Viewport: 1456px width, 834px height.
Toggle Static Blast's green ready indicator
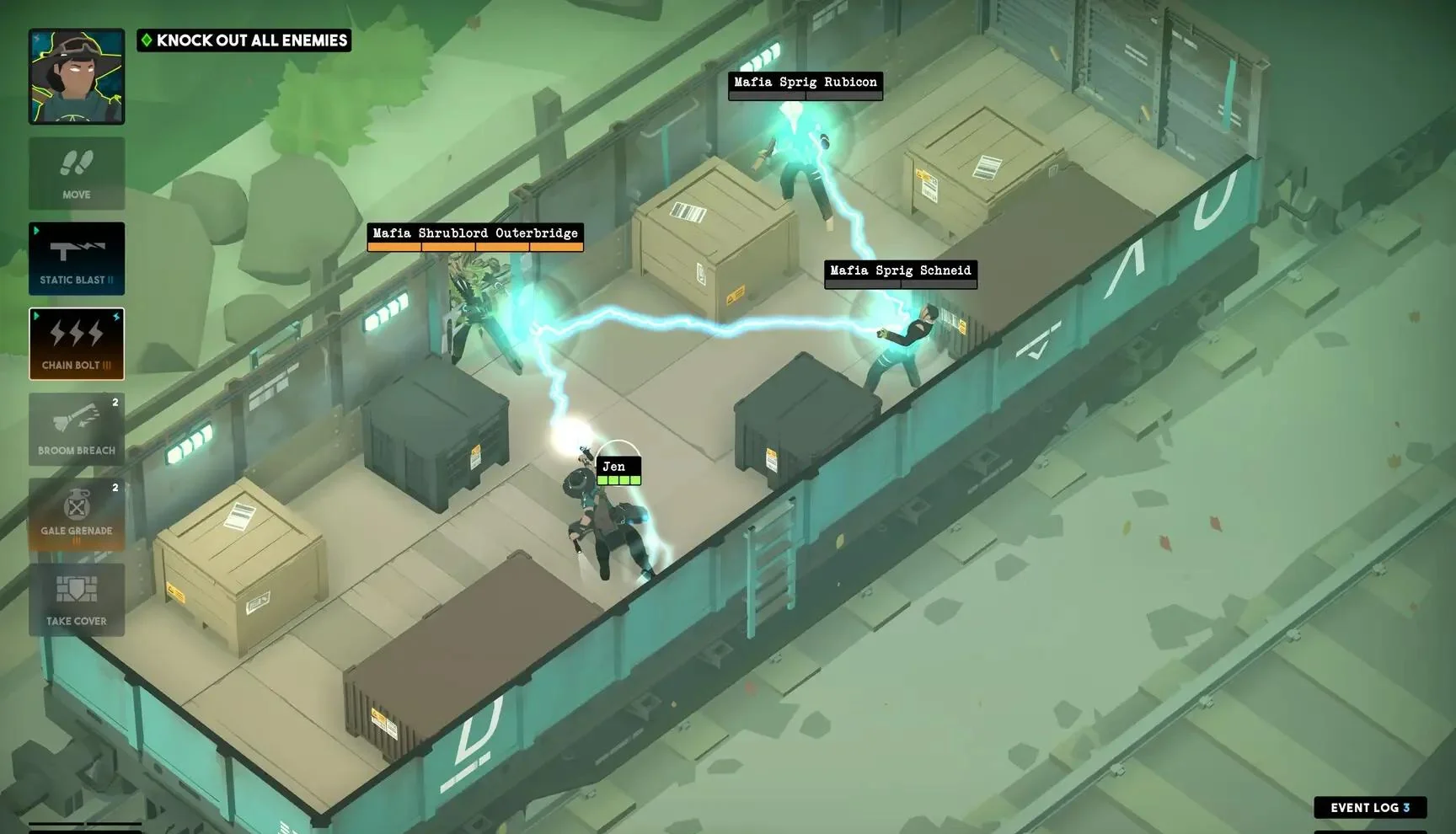36,229
